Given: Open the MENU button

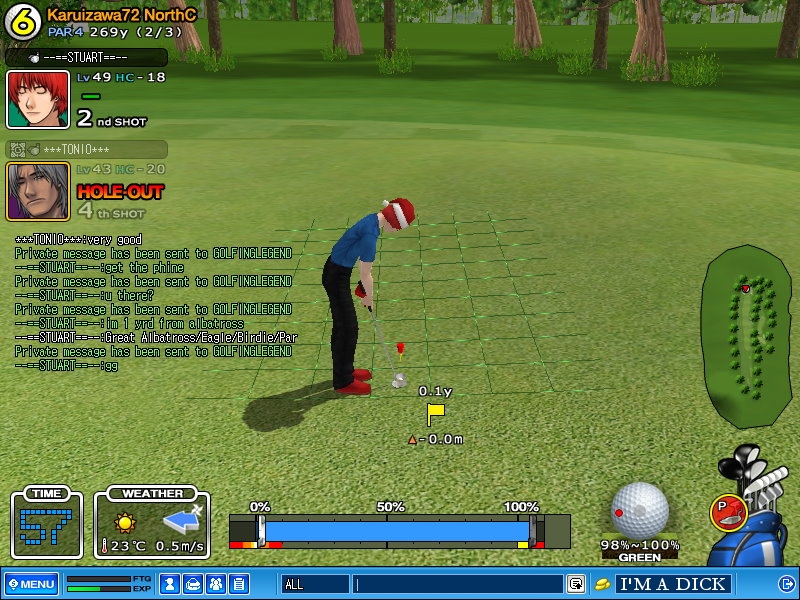Looking at the screenshot, I should (31, 584).
